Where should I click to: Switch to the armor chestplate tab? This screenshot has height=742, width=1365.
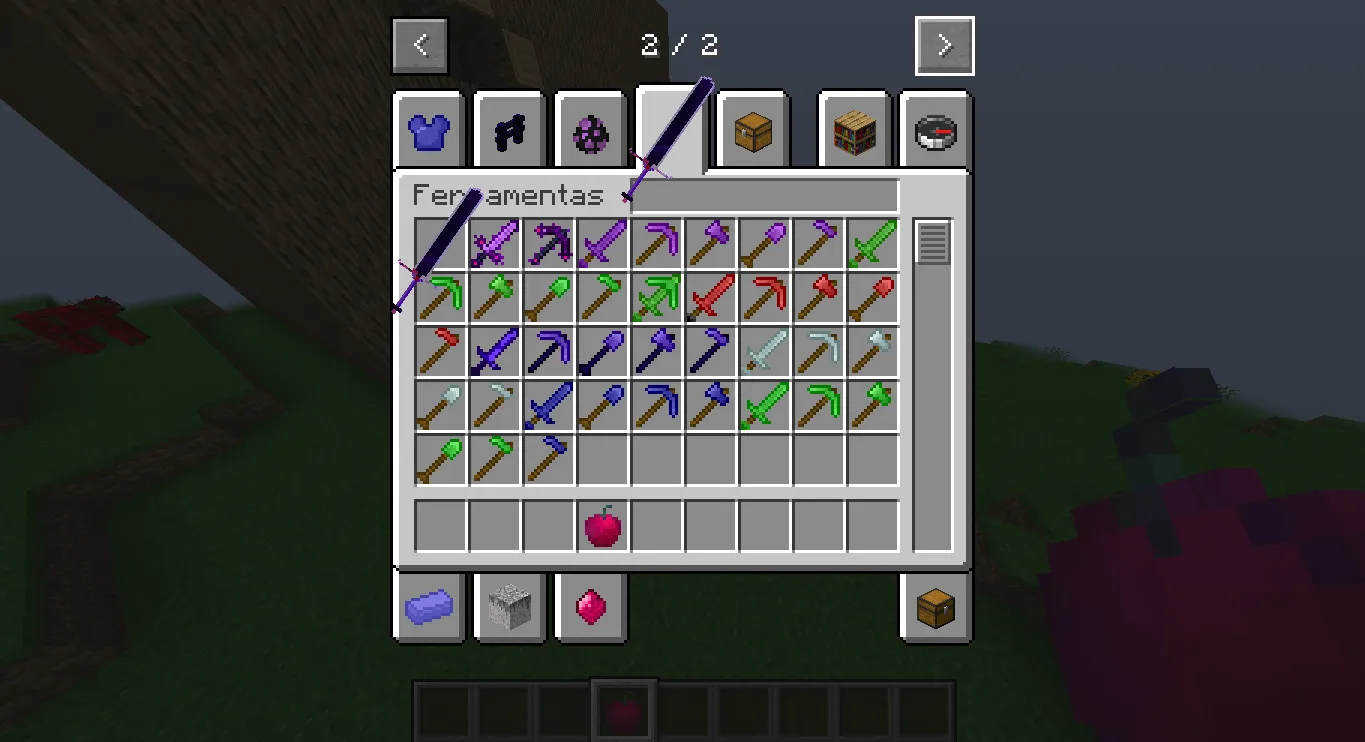428,131
